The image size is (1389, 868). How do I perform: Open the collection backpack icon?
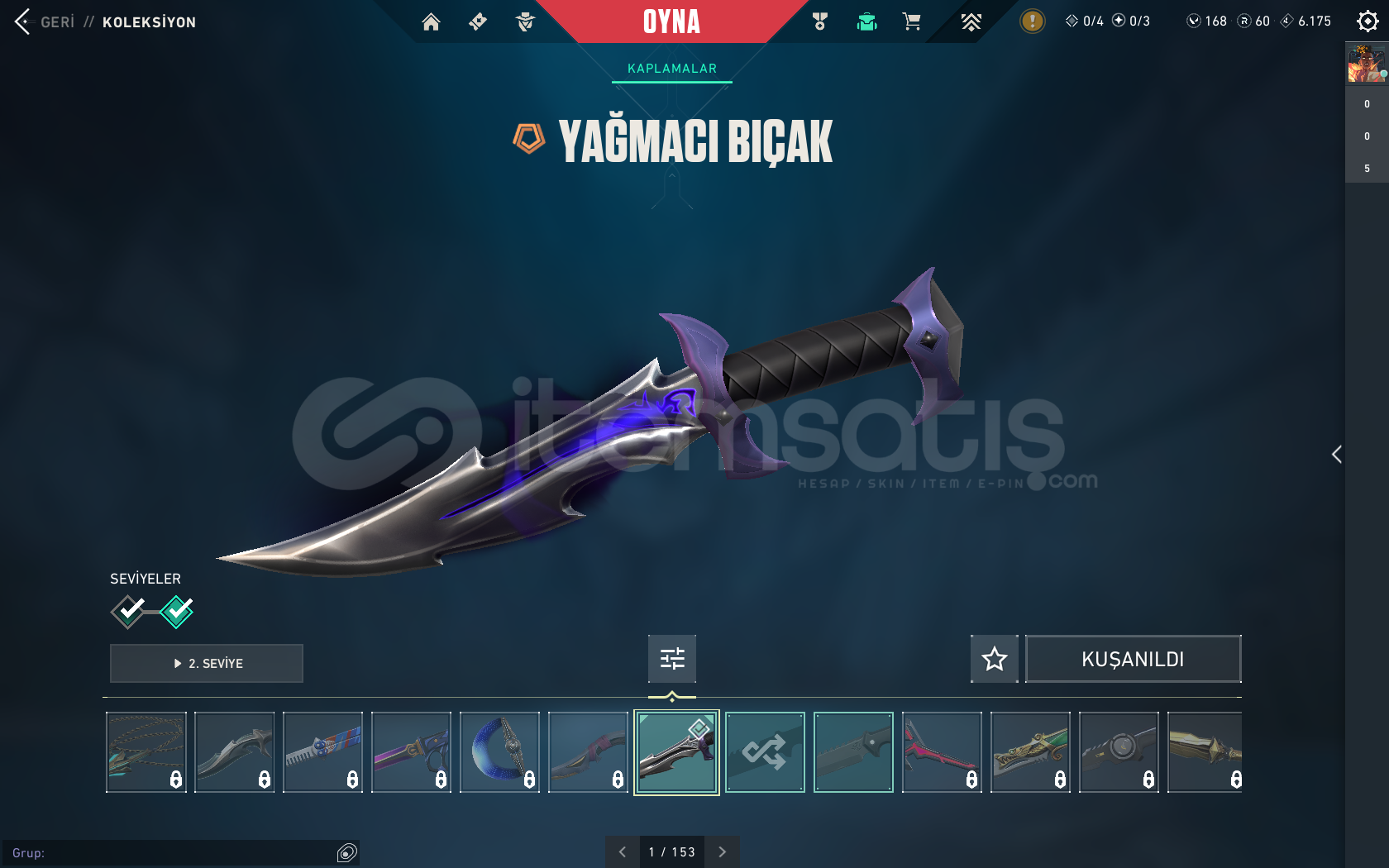click(866, 21)
